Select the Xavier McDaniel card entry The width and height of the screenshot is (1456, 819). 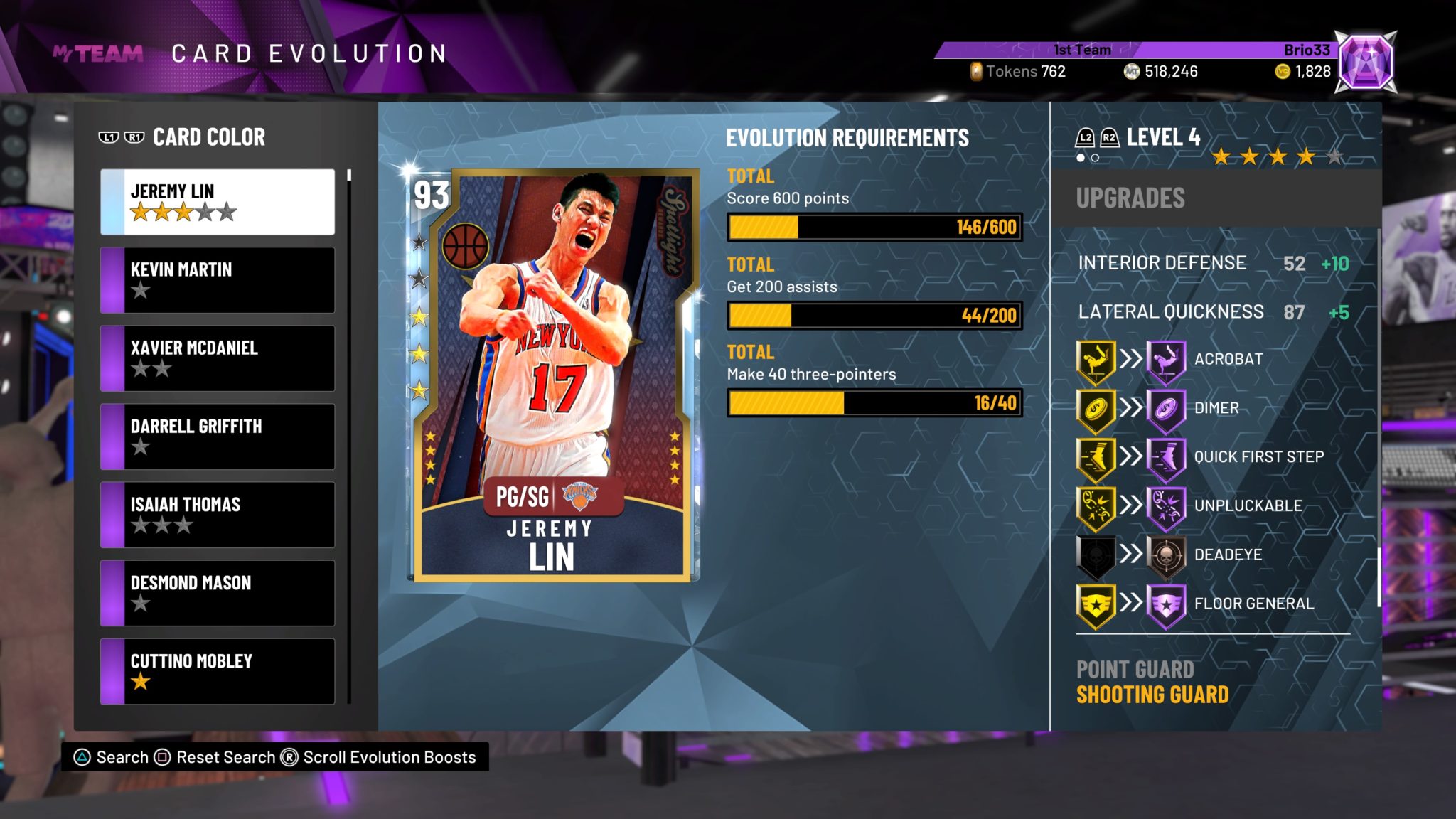coord(218,358)
